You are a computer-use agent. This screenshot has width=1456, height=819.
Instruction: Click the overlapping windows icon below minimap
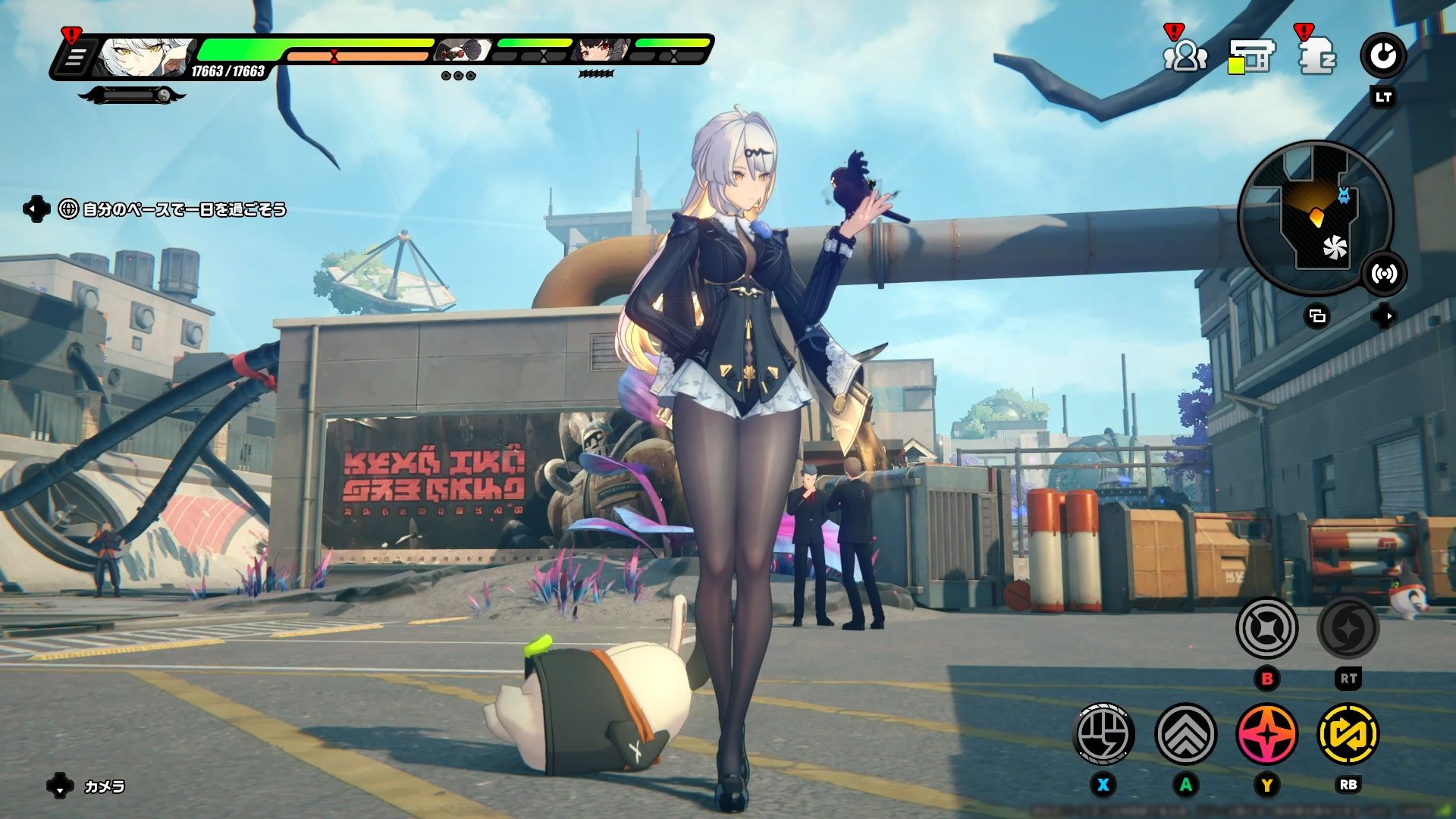(1317, 315)
